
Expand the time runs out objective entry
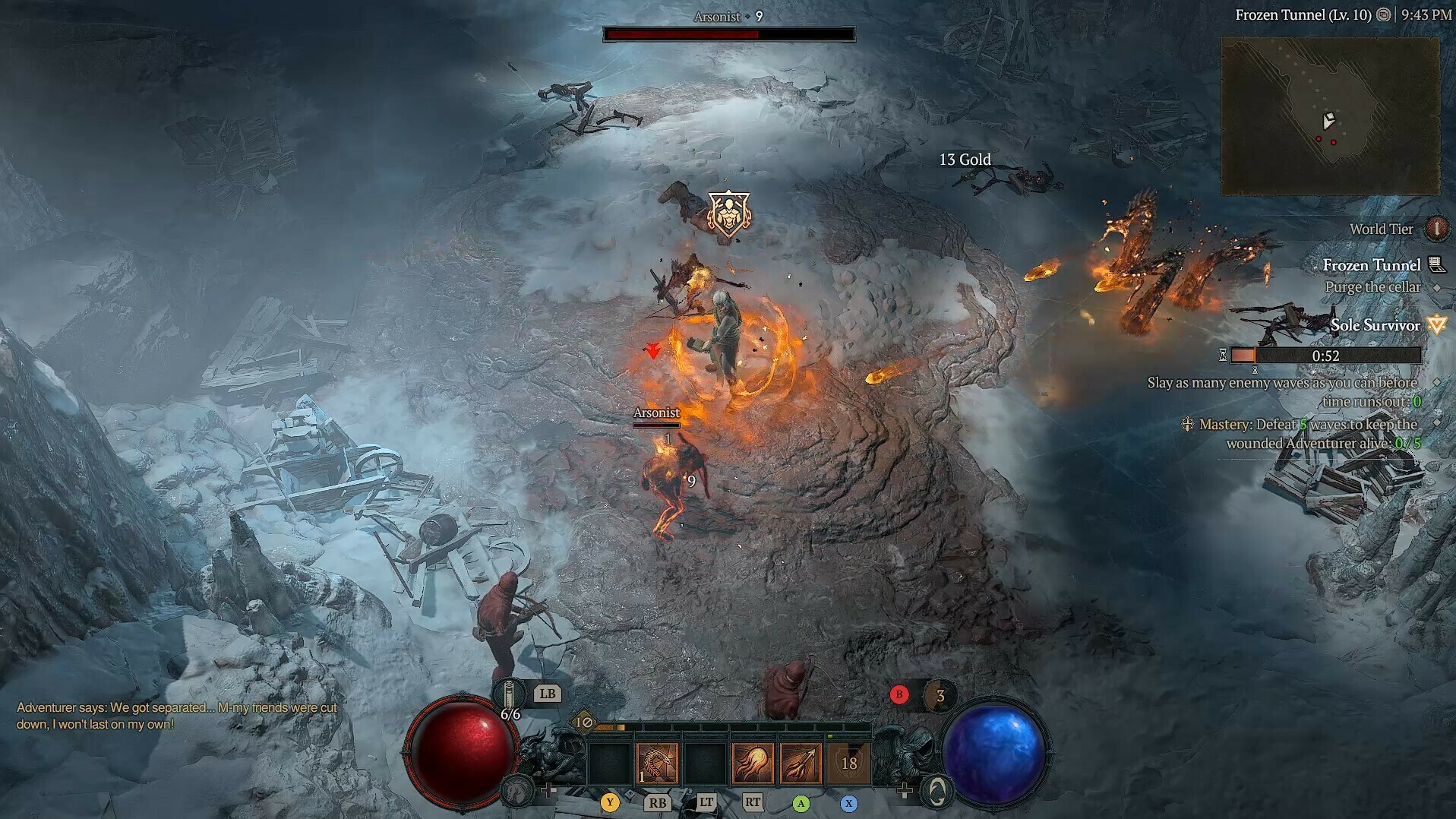click(1436, 382)
